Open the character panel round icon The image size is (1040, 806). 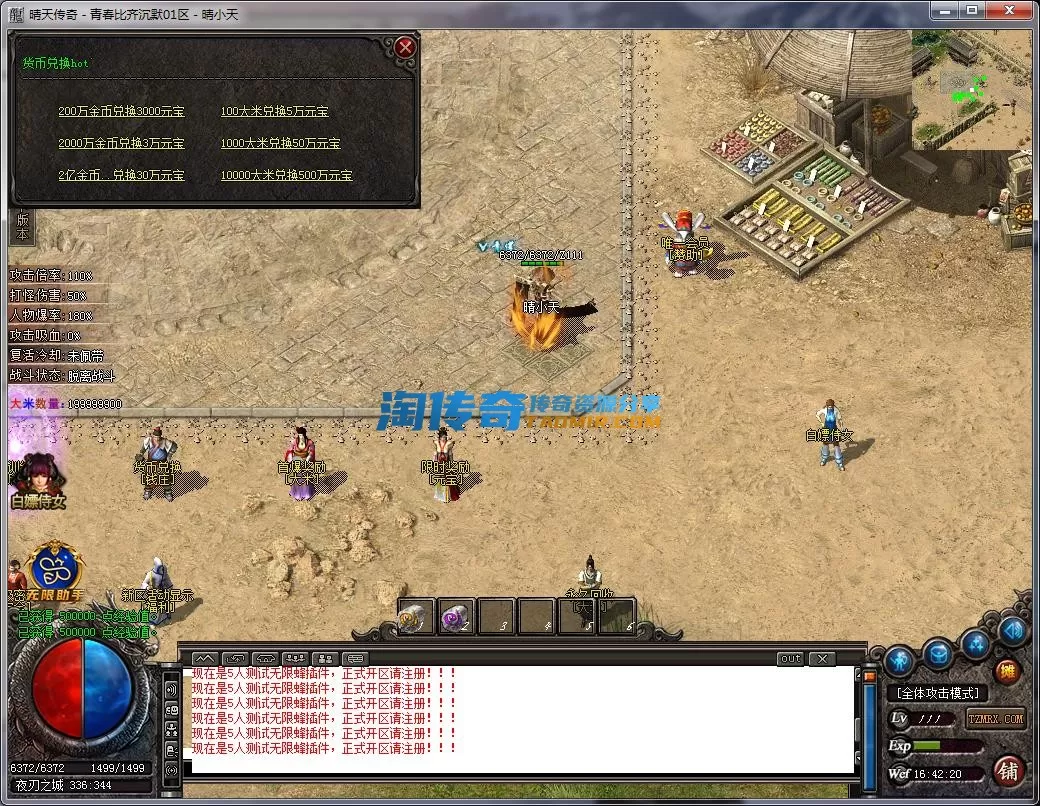(x=899, y=659)
